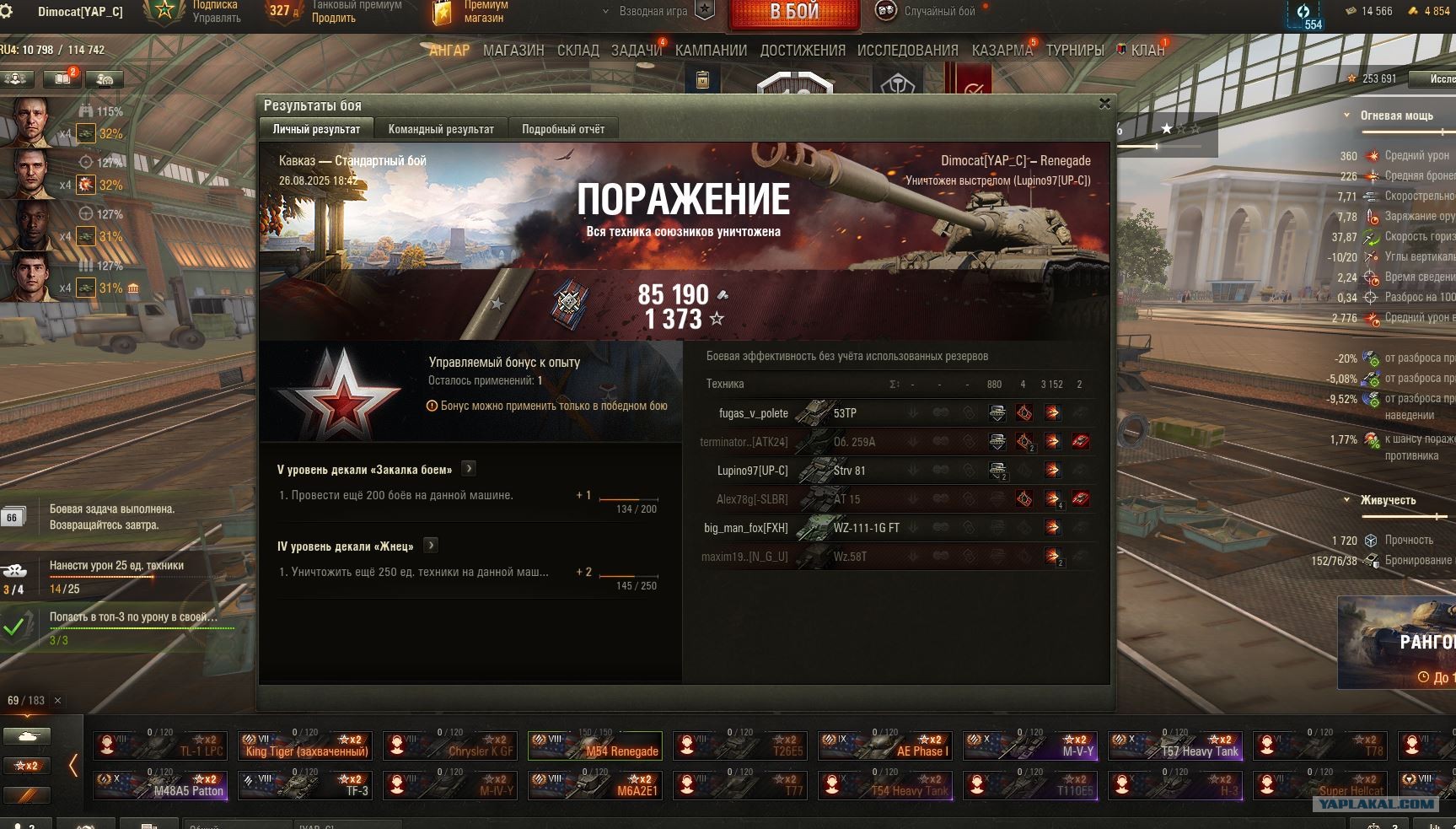Open the Случайный бой mode selector
Viewport: 1456px width, 829px height.
938,12
